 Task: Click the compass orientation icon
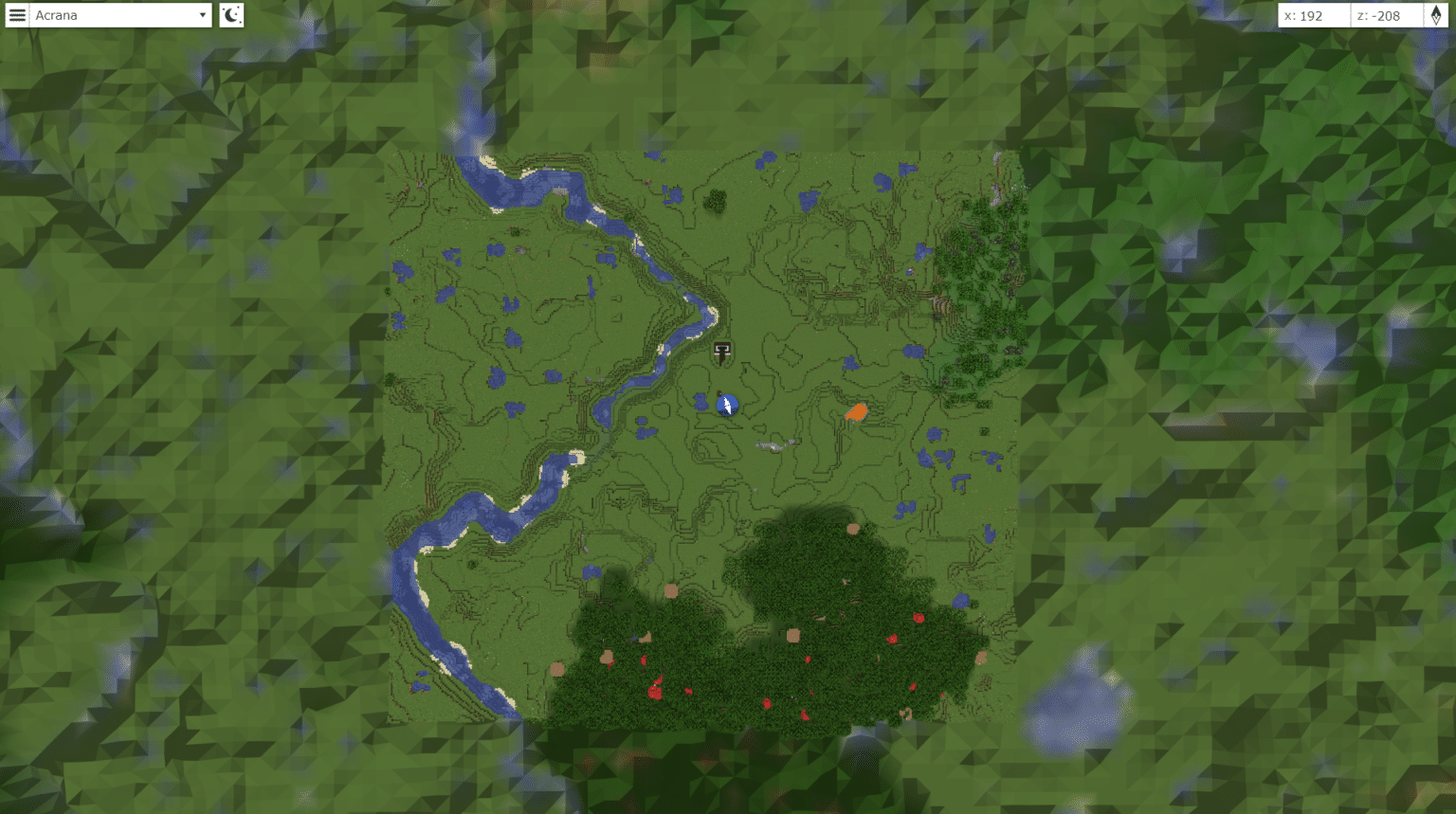[1433, 15]
